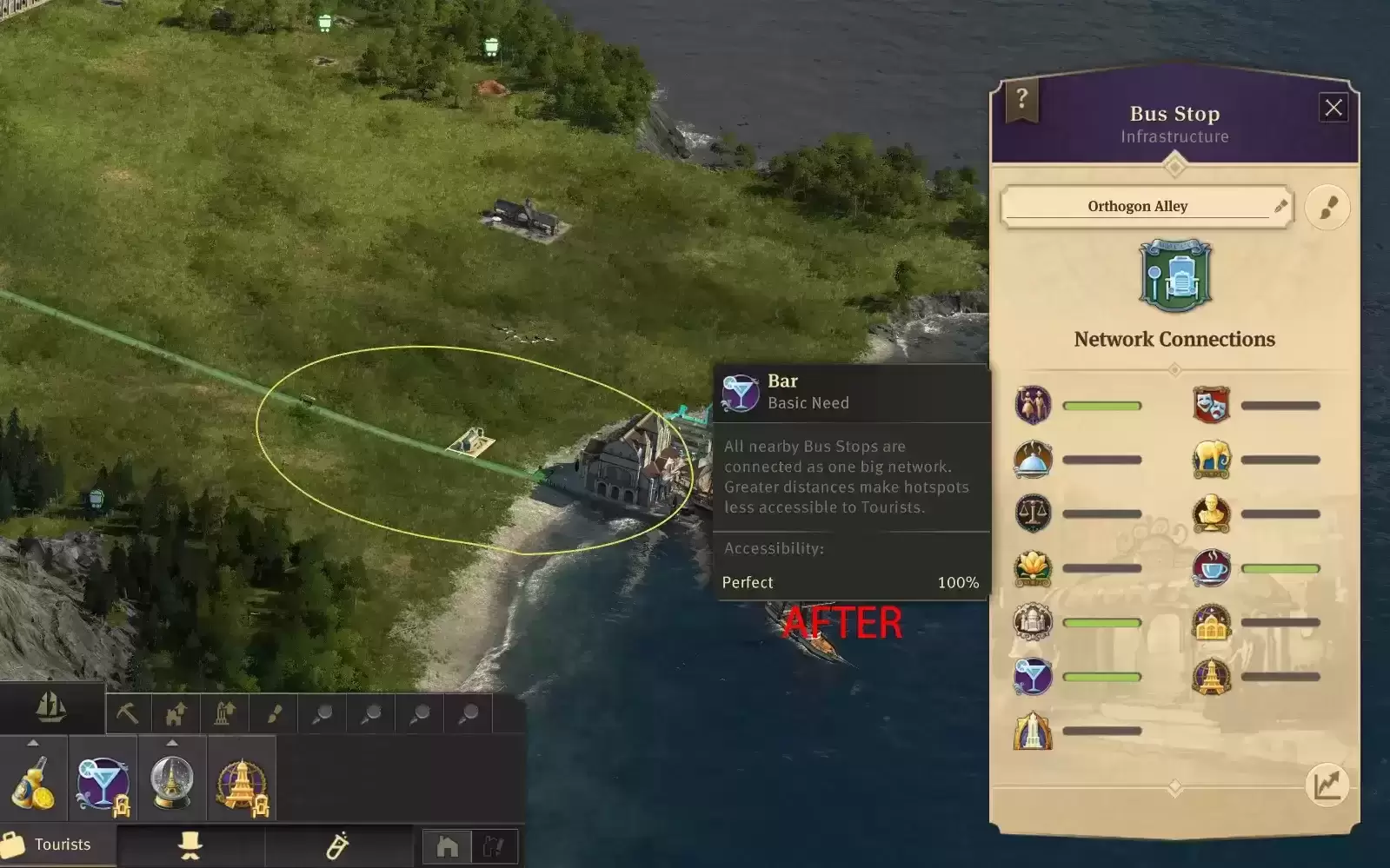This screenshot has width=1390, height=868.
Task: Open the statistics chart button
Action: click(x=1327, y=785)
